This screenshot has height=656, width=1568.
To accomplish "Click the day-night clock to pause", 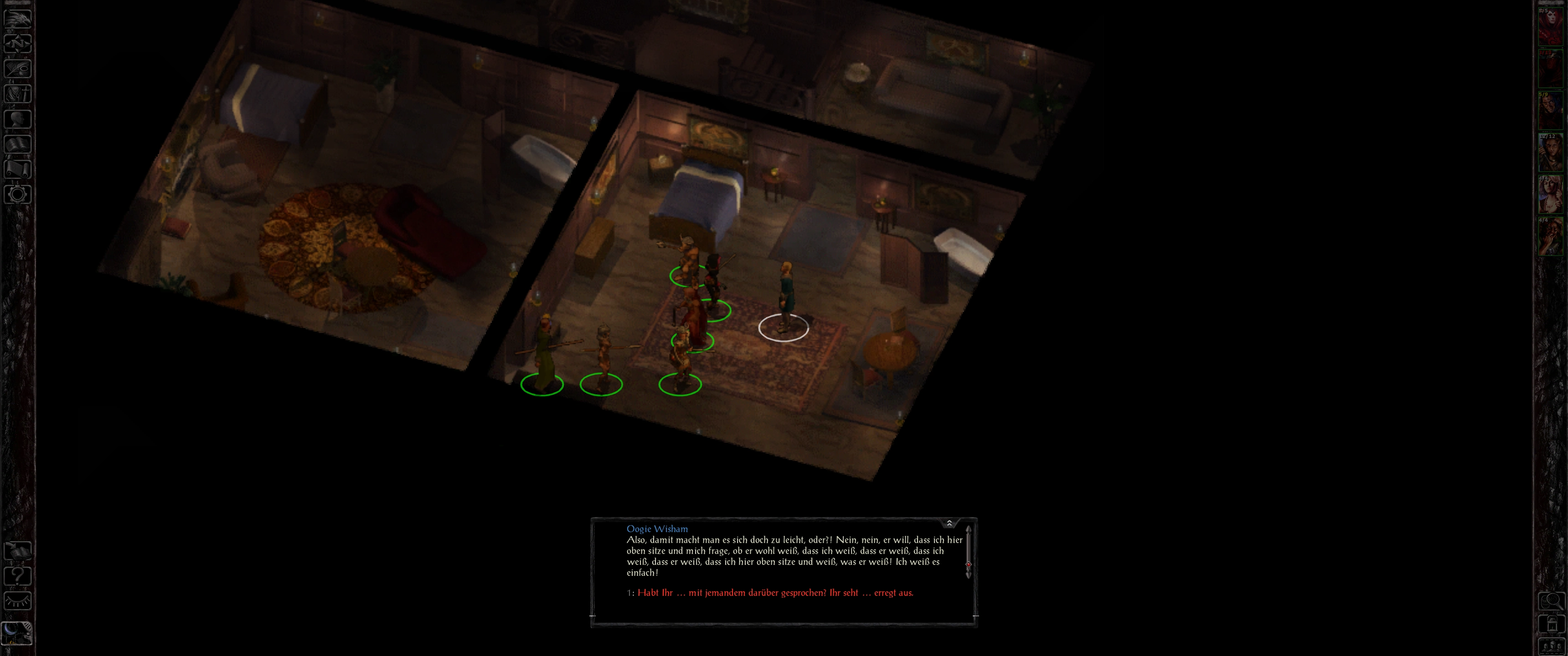I will click(17, 633).
